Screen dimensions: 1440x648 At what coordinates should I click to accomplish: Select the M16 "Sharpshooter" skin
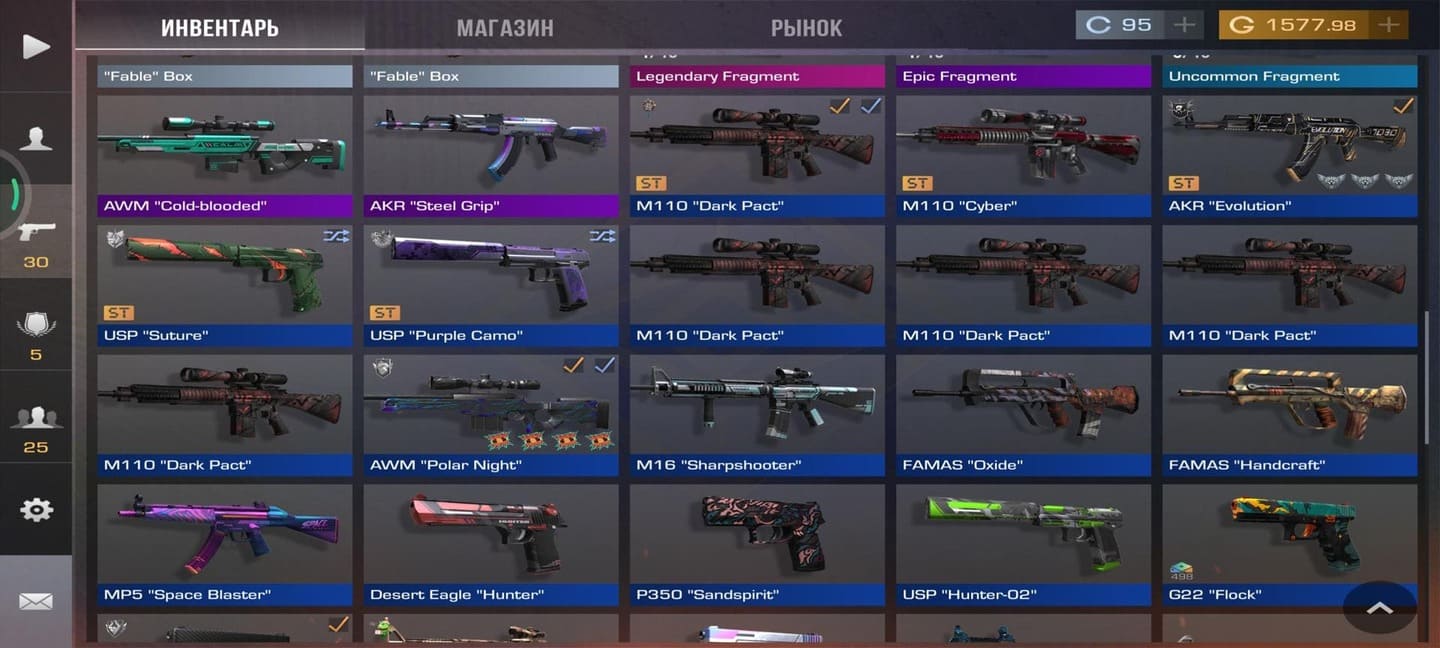757,412
